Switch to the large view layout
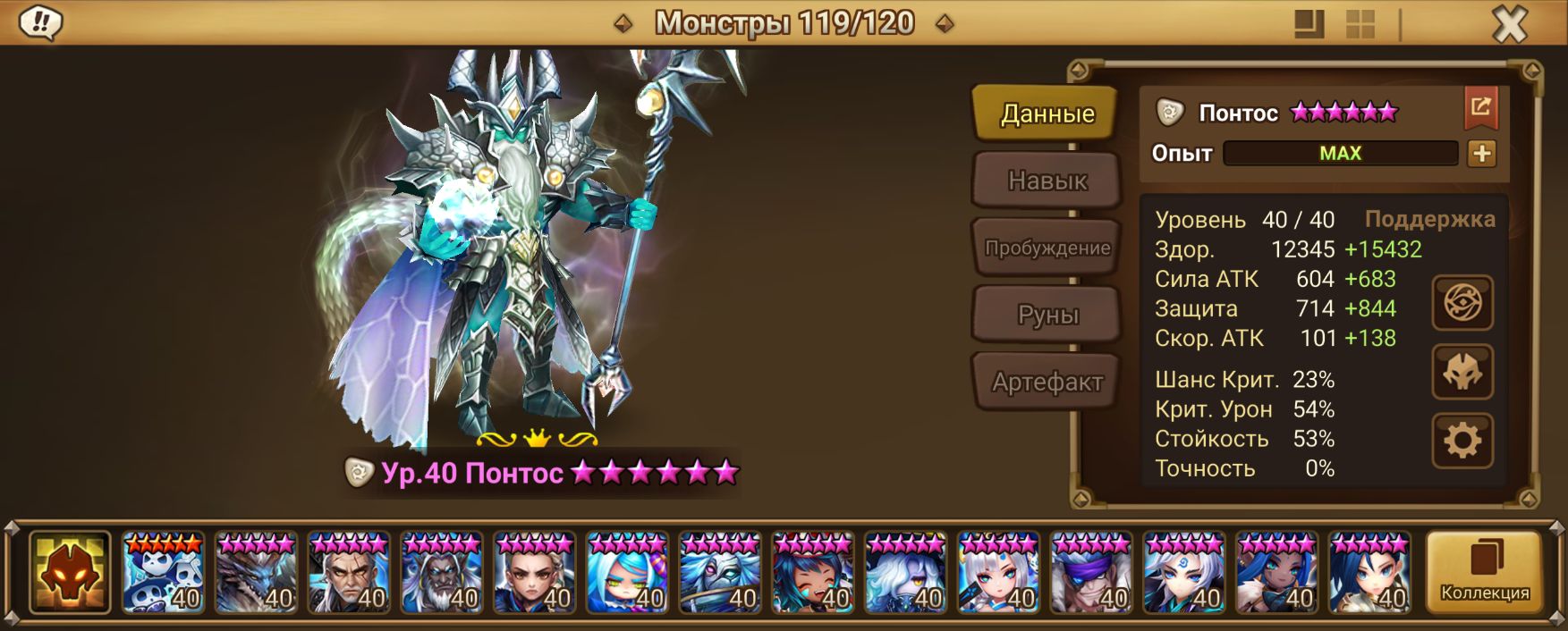The width and height of the screenshot is (1568, 631). pos(1309,24)
